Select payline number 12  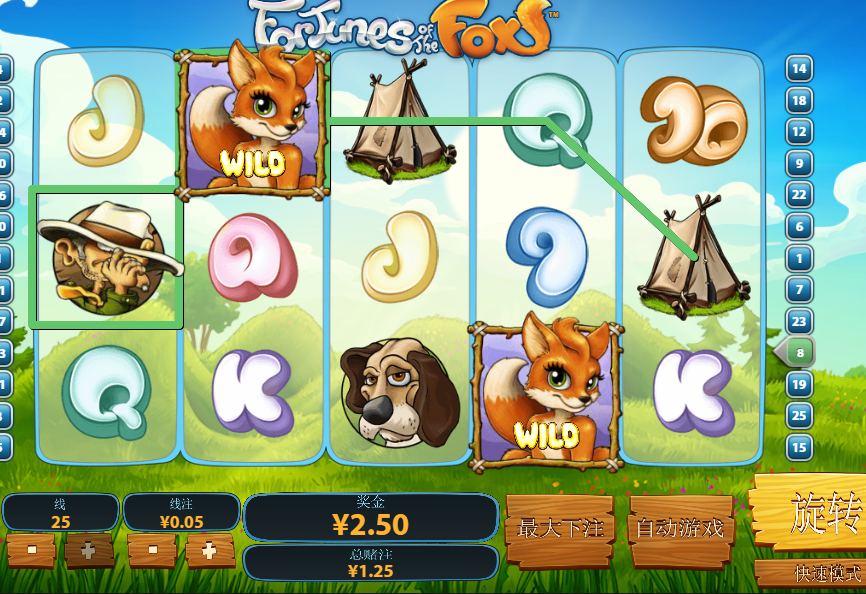(x=799, y=131)
